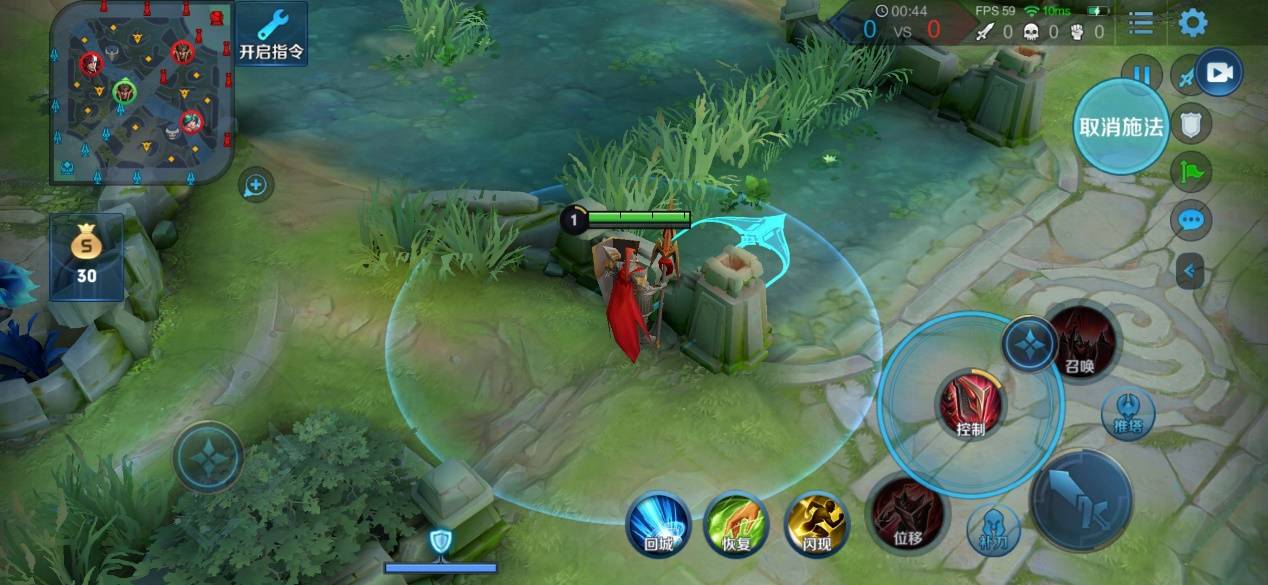The width and height of the screenshot is (1268, 585).
Task: Recall to base with 回城
Action: click(x=658, y=524)
